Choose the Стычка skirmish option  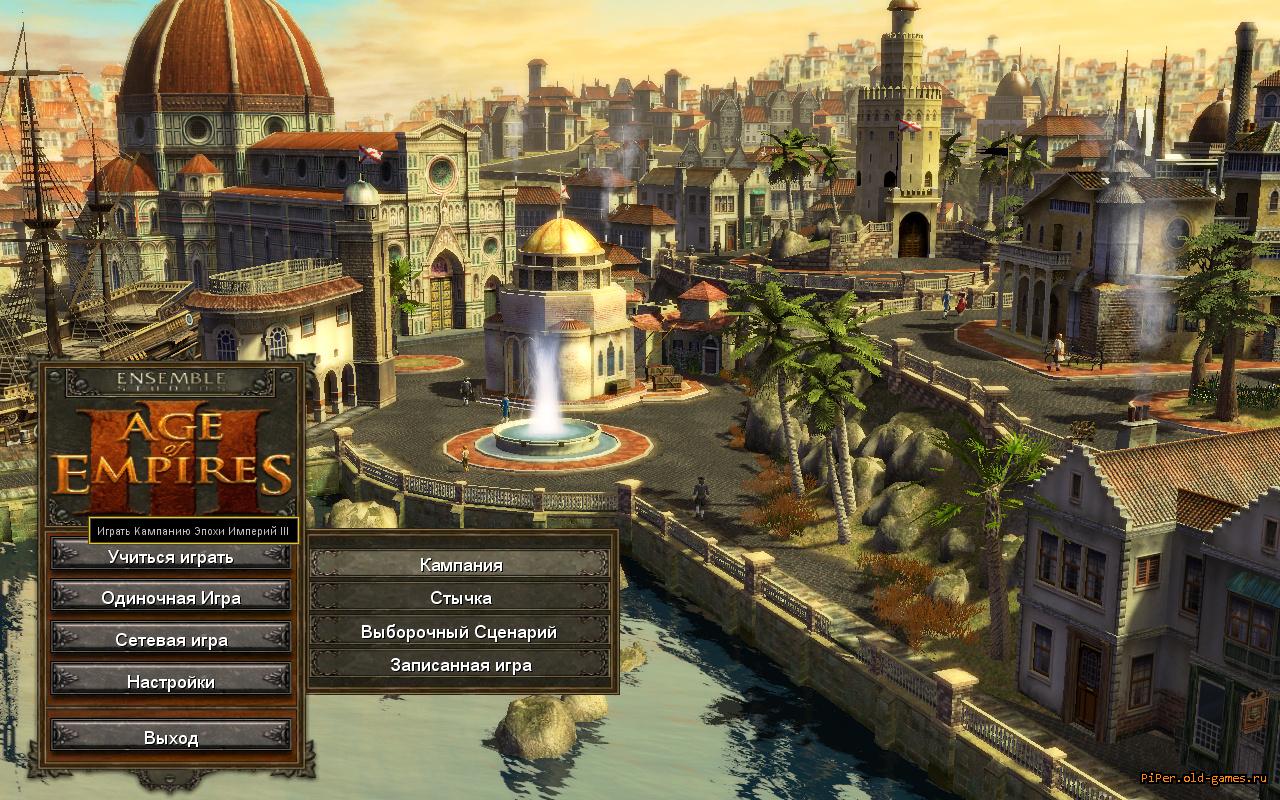pyautogui.click(x=460, y=598)
